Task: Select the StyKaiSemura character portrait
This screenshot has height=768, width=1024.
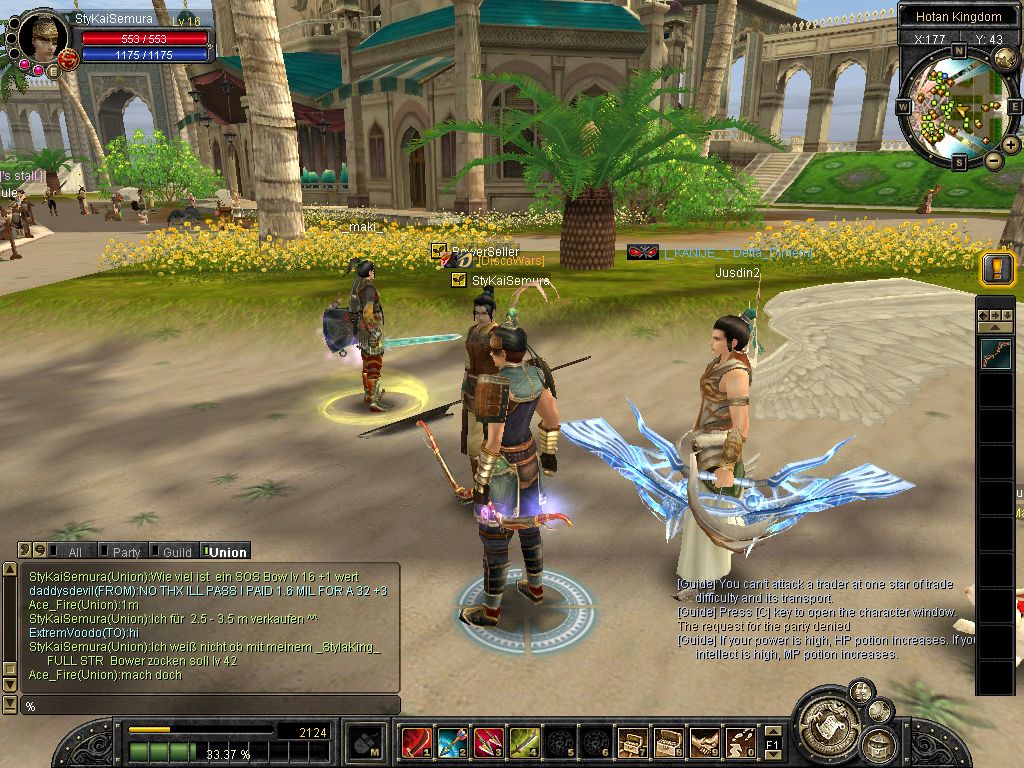Action: [43, 38]
